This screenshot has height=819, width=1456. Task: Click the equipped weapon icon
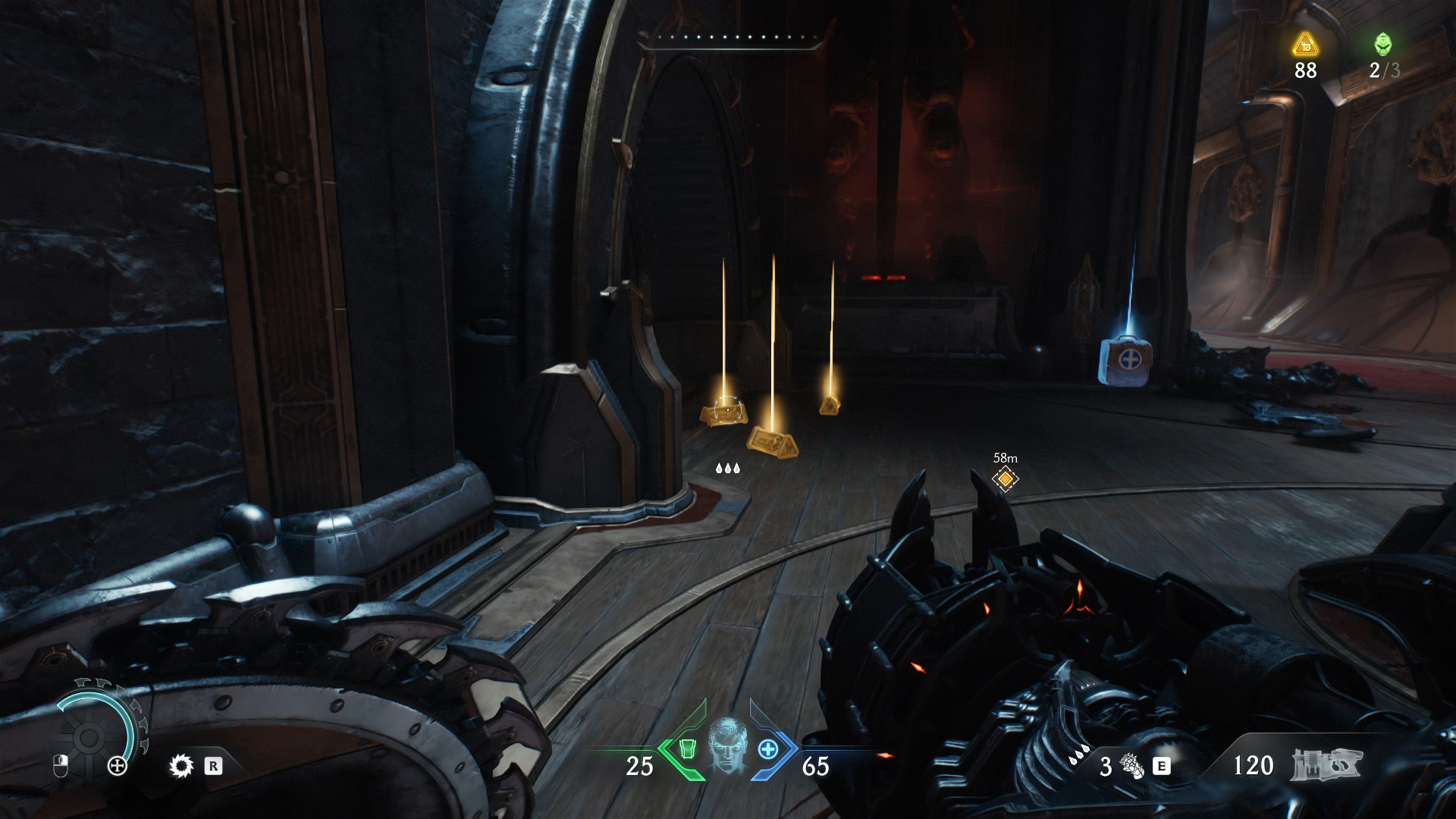[x=1326, y=765]
